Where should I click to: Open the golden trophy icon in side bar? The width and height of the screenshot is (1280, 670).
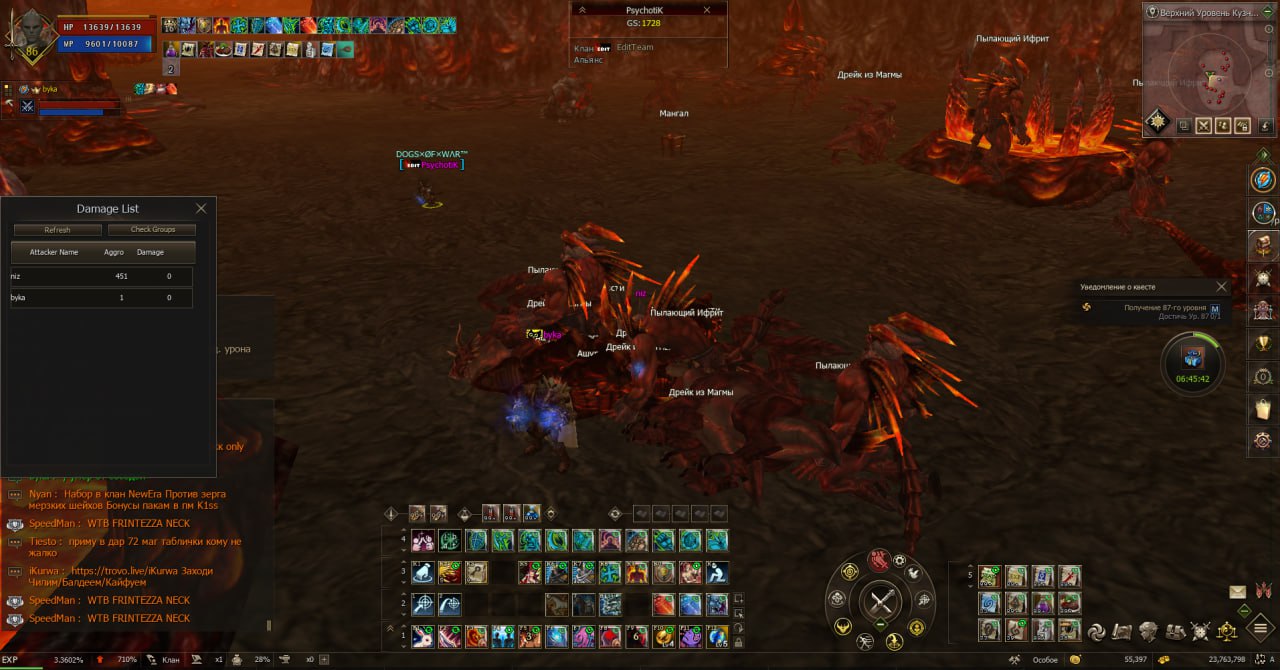(x=1264, y=344)
